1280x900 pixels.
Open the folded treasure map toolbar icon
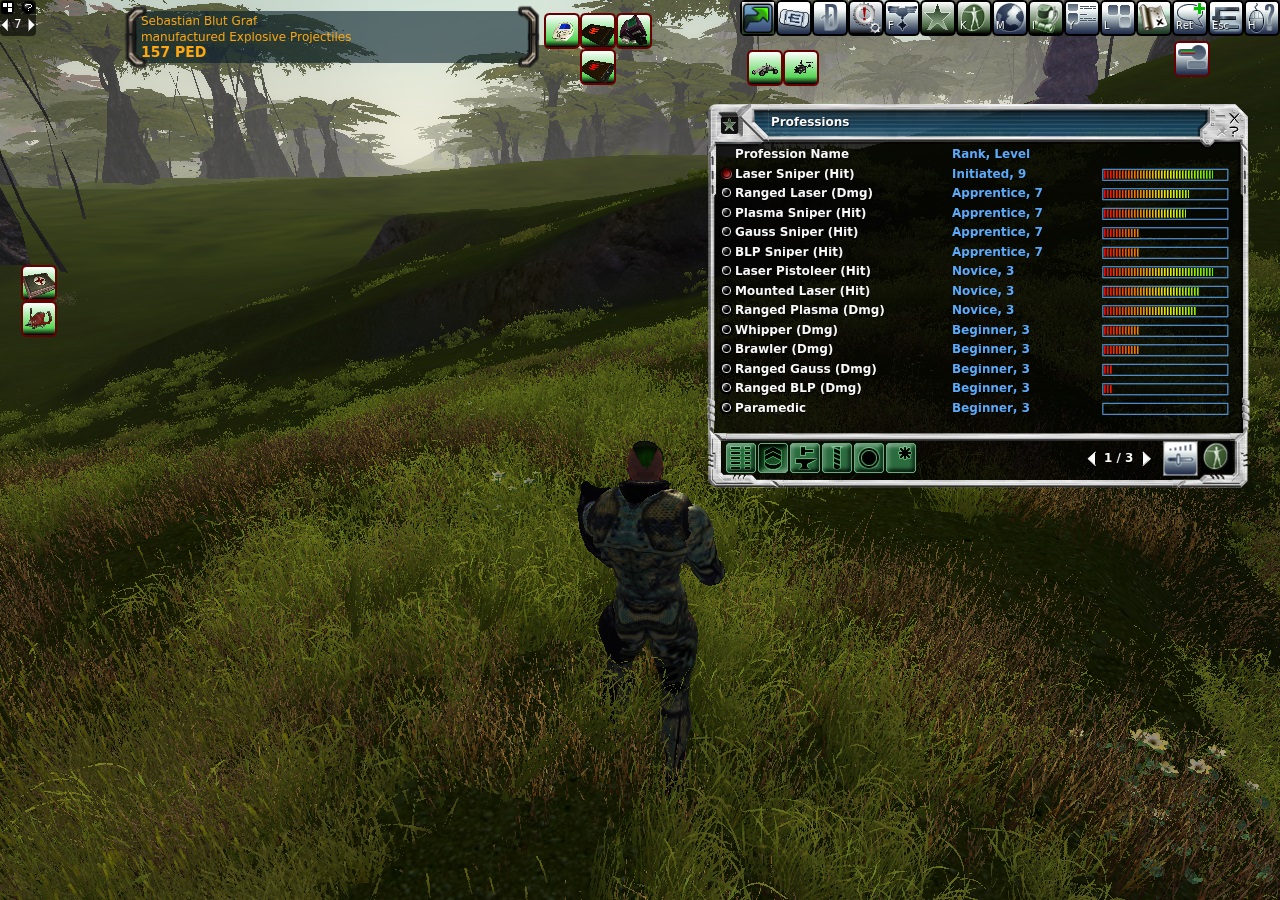1154,17
